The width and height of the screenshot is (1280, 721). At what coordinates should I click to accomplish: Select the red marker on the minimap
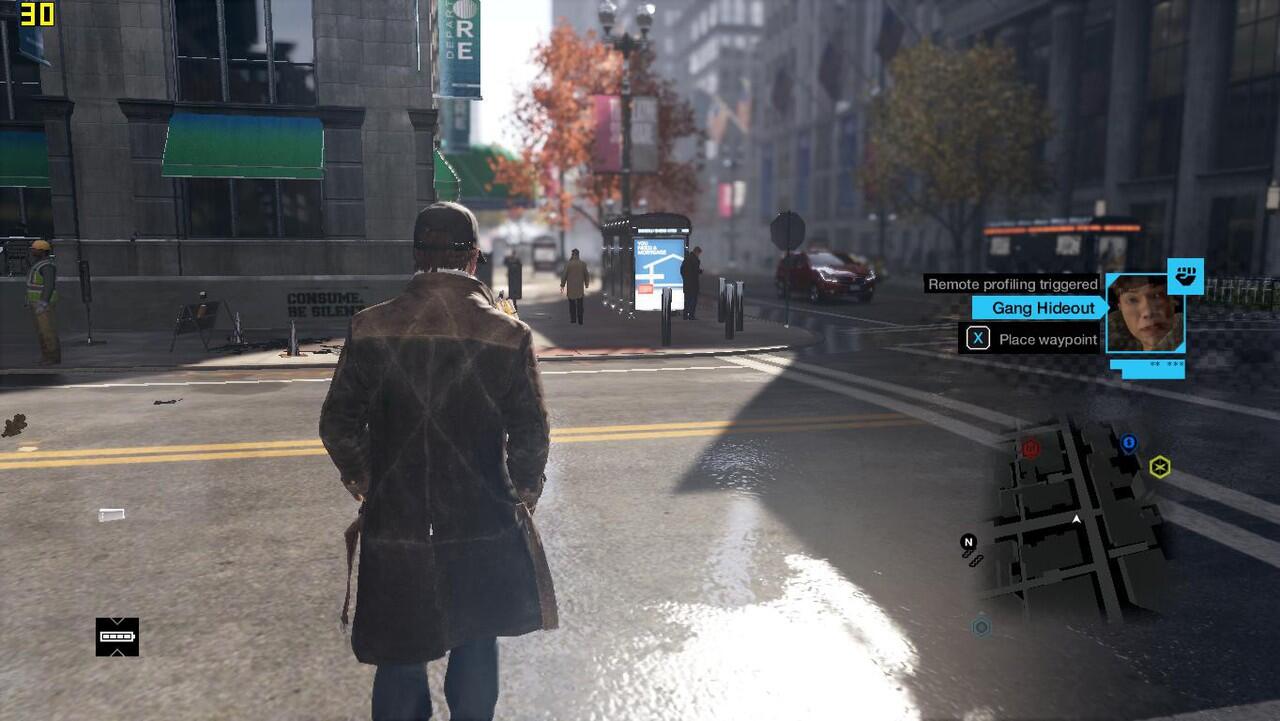1031,448
